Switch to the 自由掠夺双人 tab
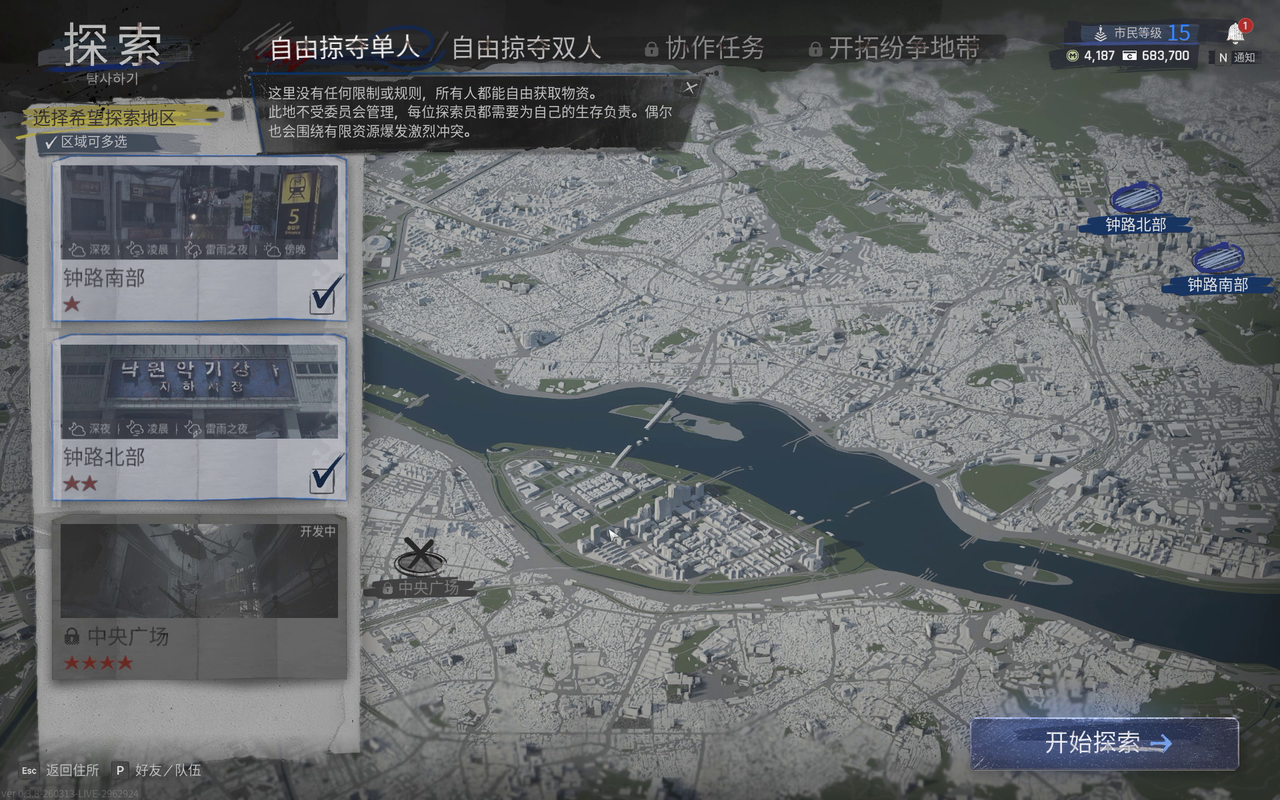This screenshot has width=1280, height=800. tap(526, 47)
